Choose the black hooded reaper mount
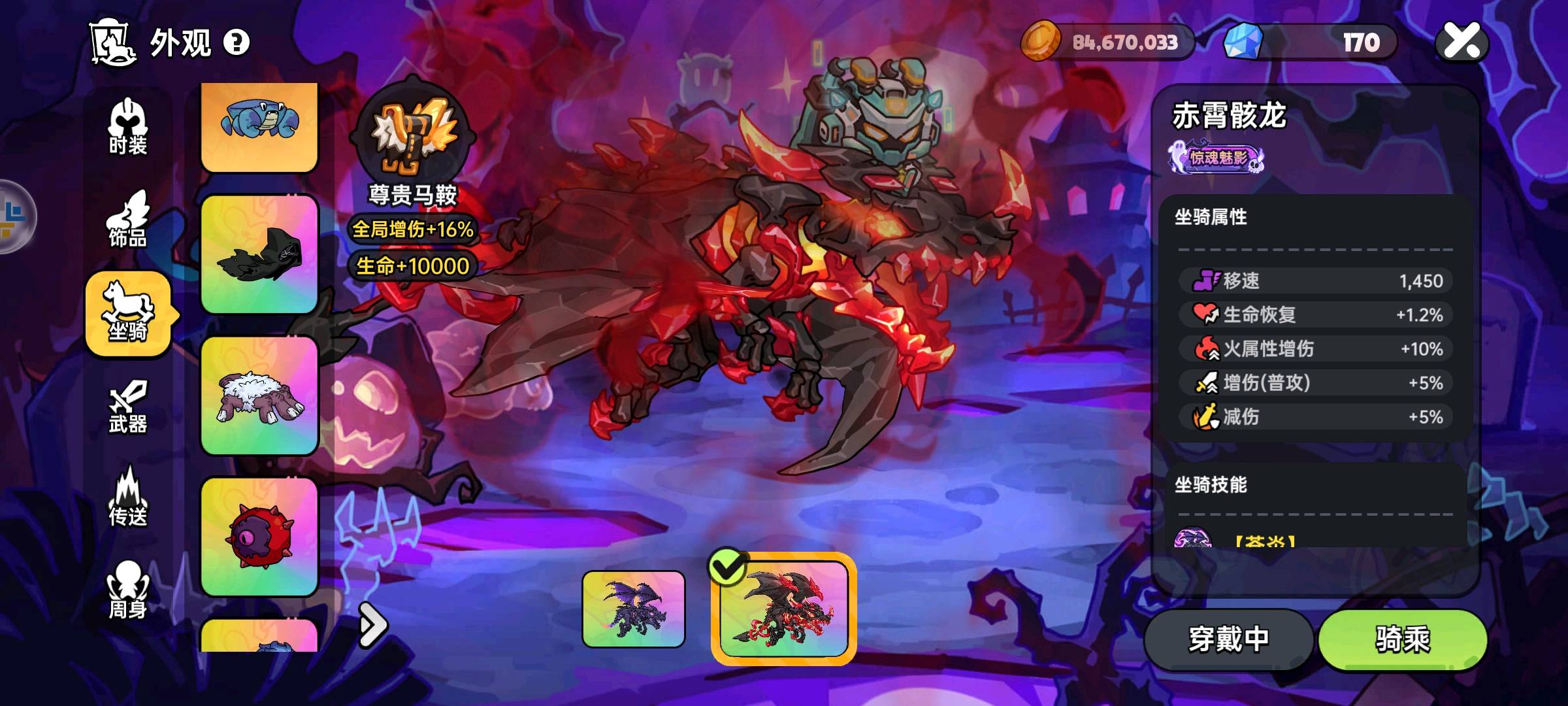 [x=259, y=254]
